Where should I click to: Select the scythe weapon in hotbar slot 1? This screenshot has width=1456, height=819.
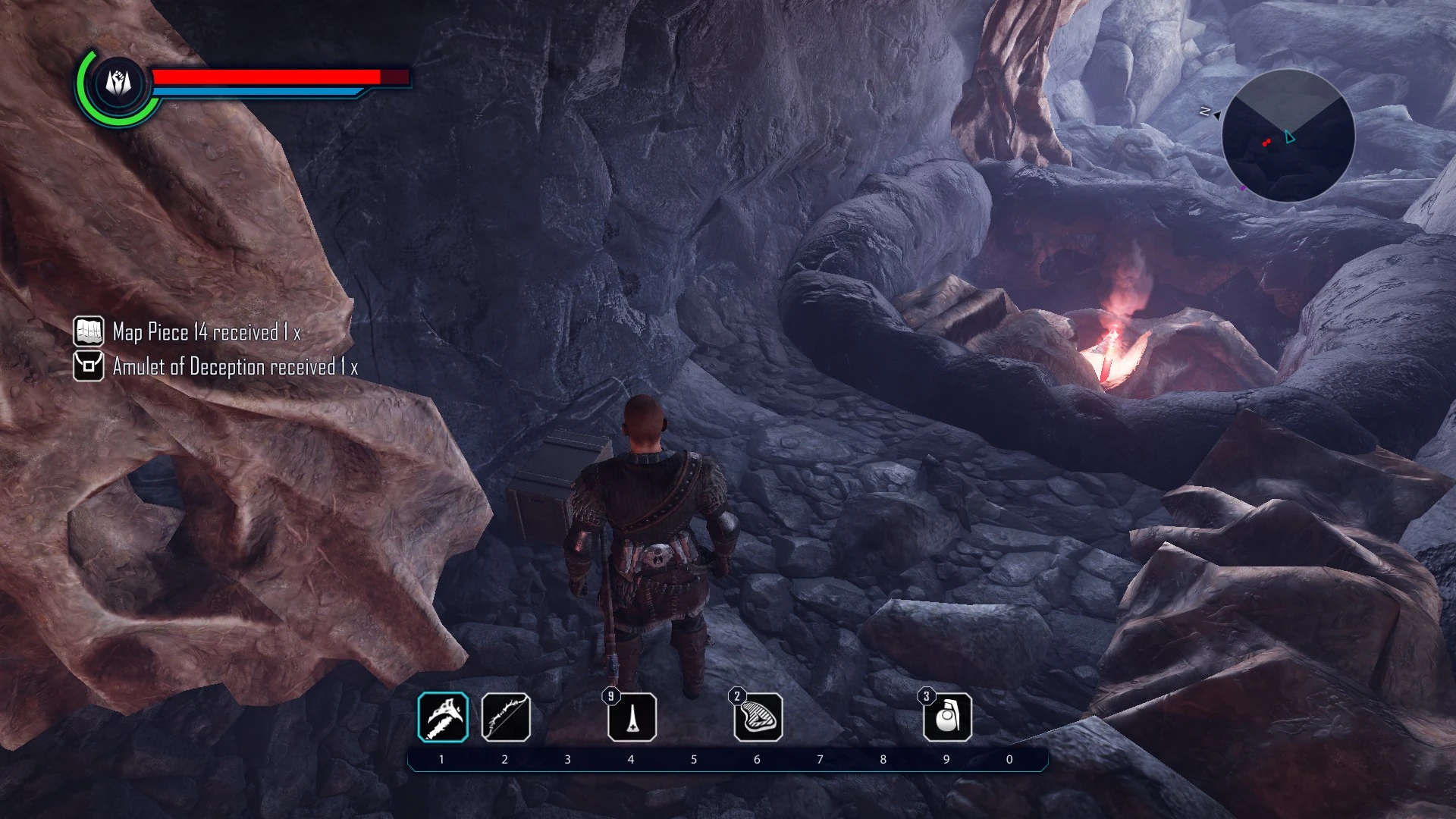click(x=443, y=717)
